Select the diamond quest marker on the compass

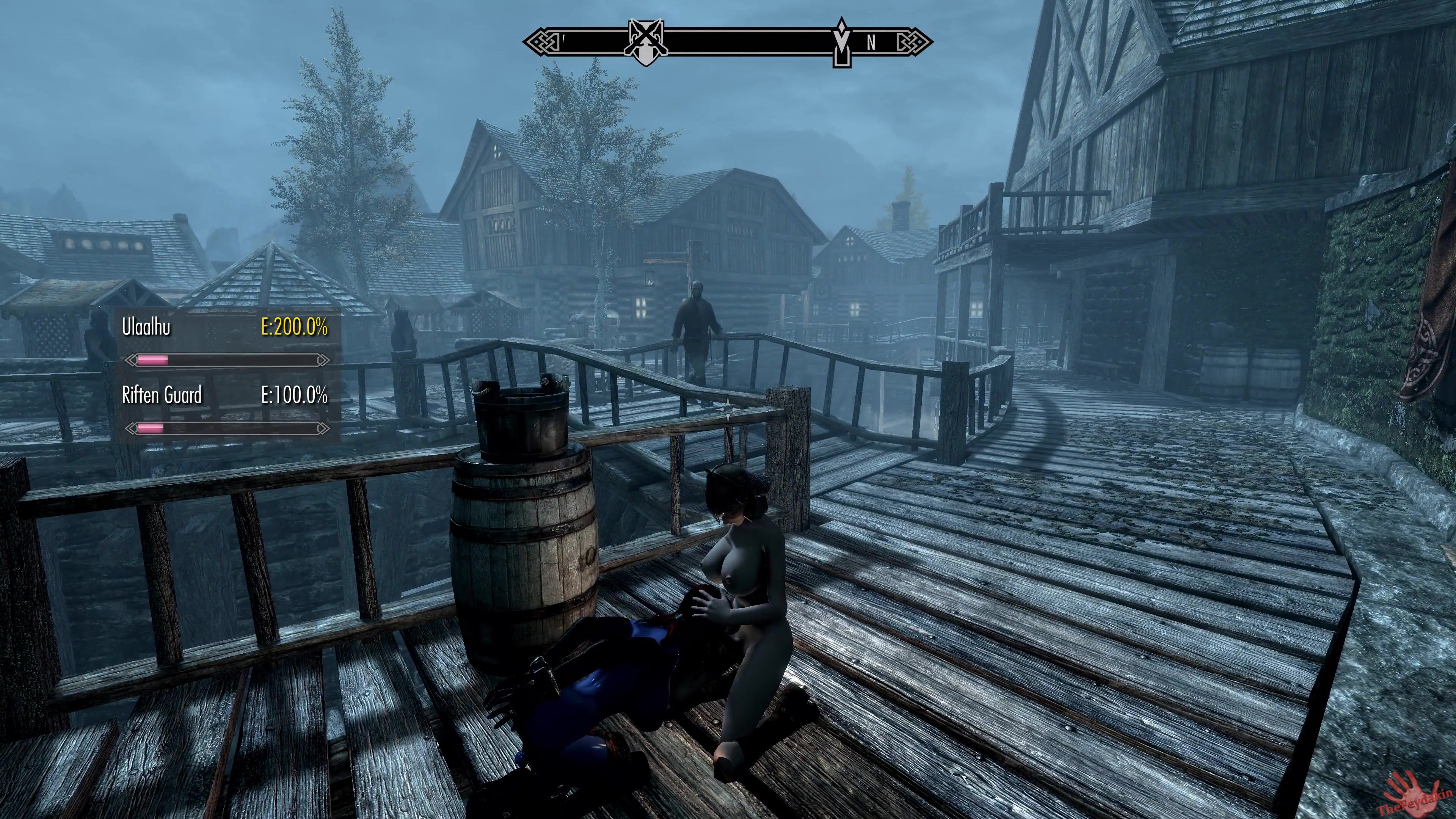point(842,42)
